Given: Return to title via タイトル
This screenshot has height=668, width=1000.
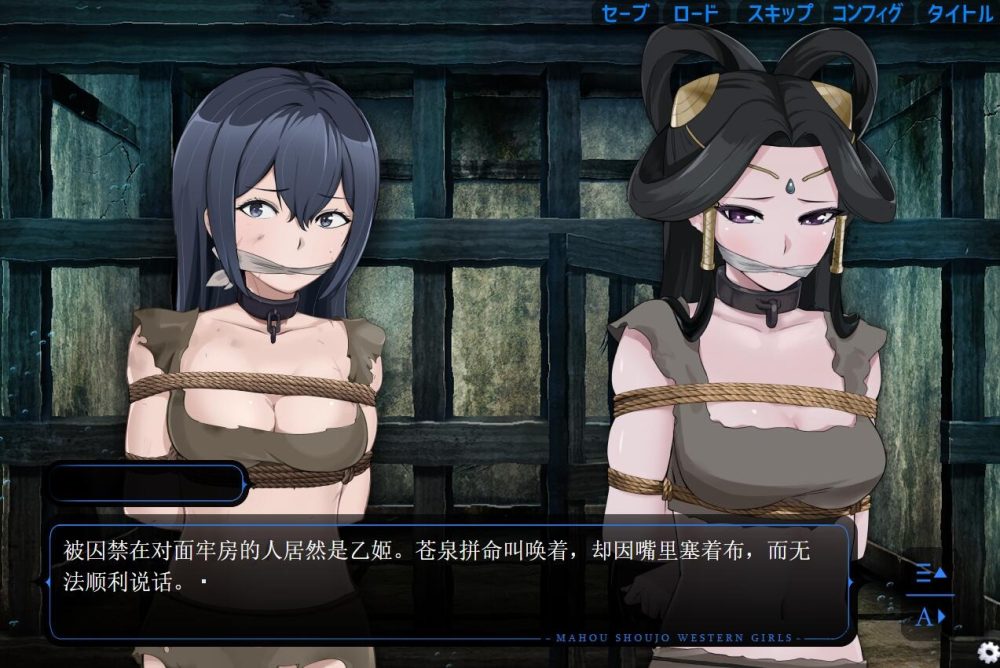Looking at the screenshot, I should [959, 13].
